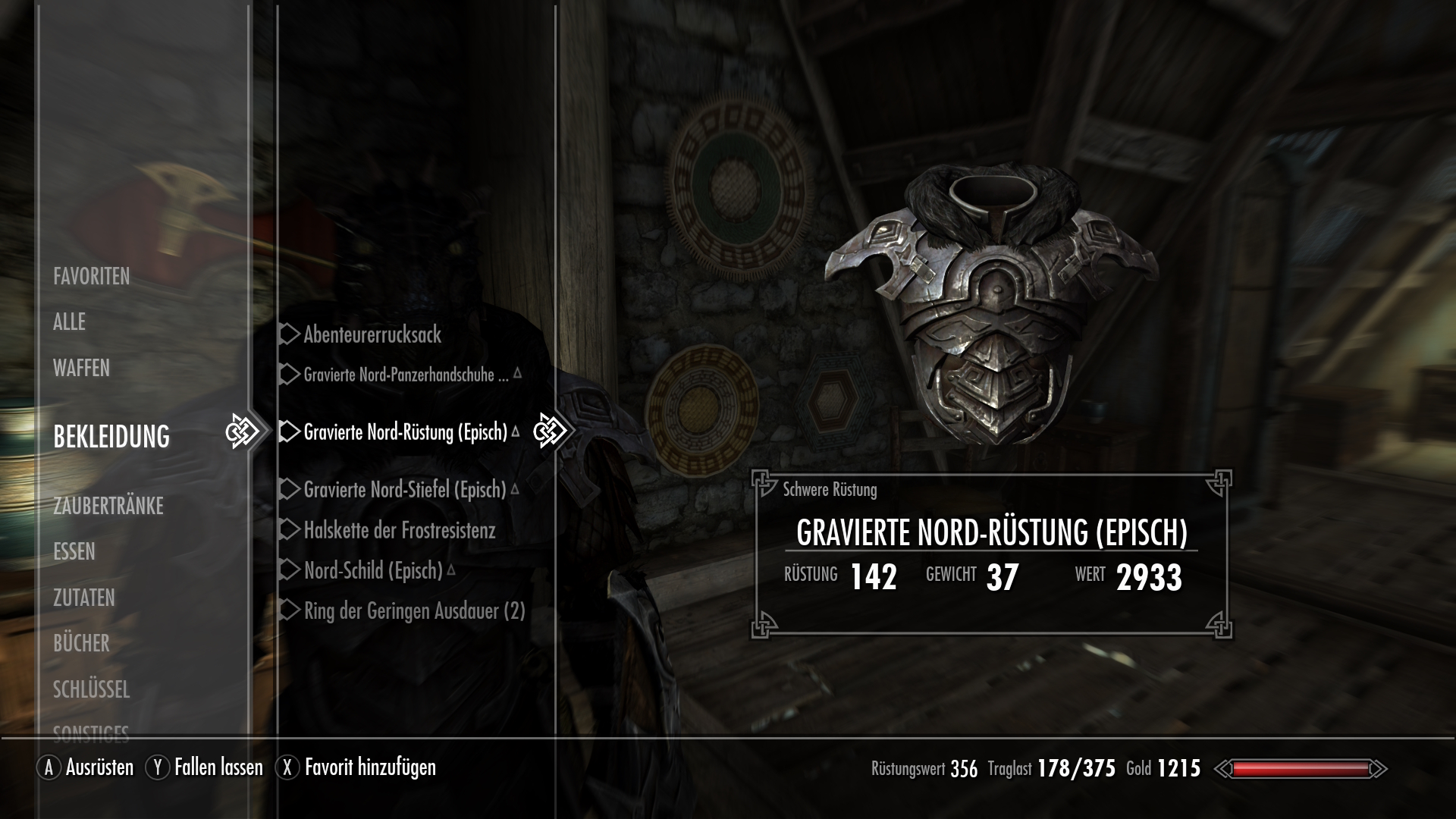Select Gravierte Nord-Stiefel (Episch)

404,490
